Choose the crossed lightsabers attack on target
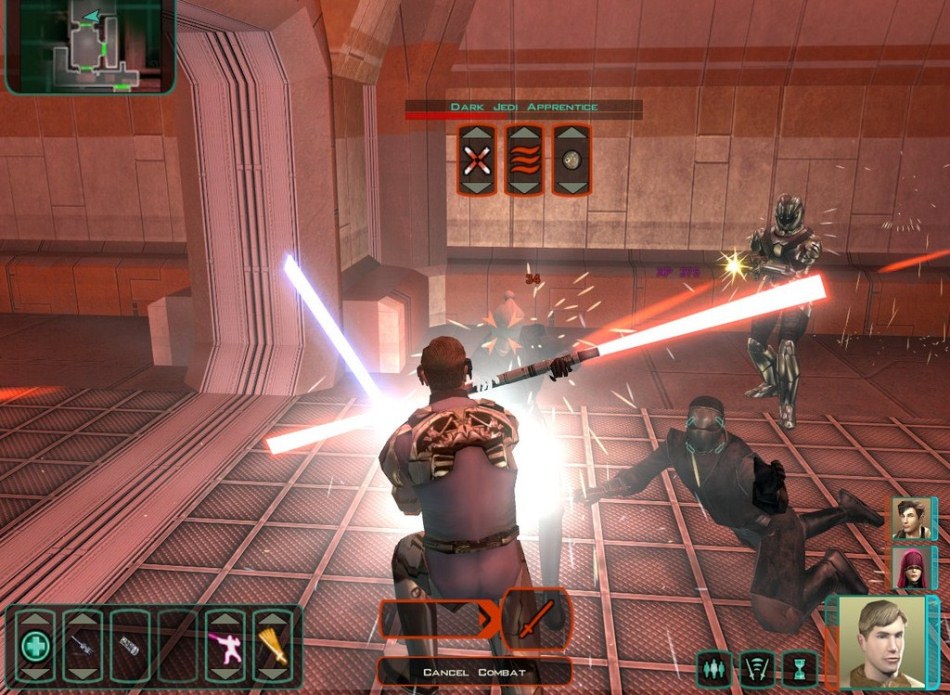The height and width of the screenshot is (695, 950). click(477, 160)
